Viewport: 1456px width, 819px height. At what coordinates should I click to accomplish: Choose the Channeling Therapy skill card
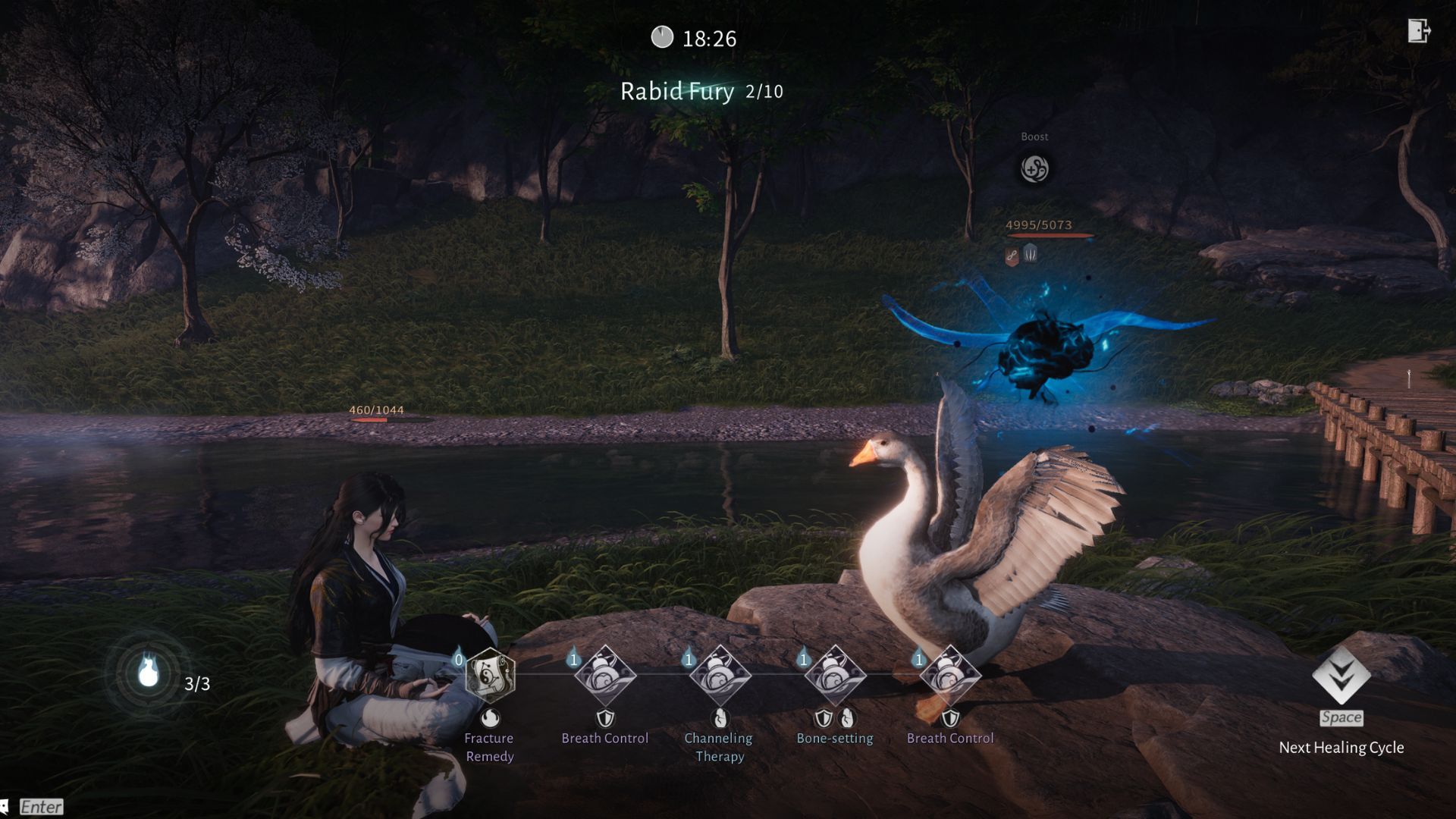pos(720,675)
